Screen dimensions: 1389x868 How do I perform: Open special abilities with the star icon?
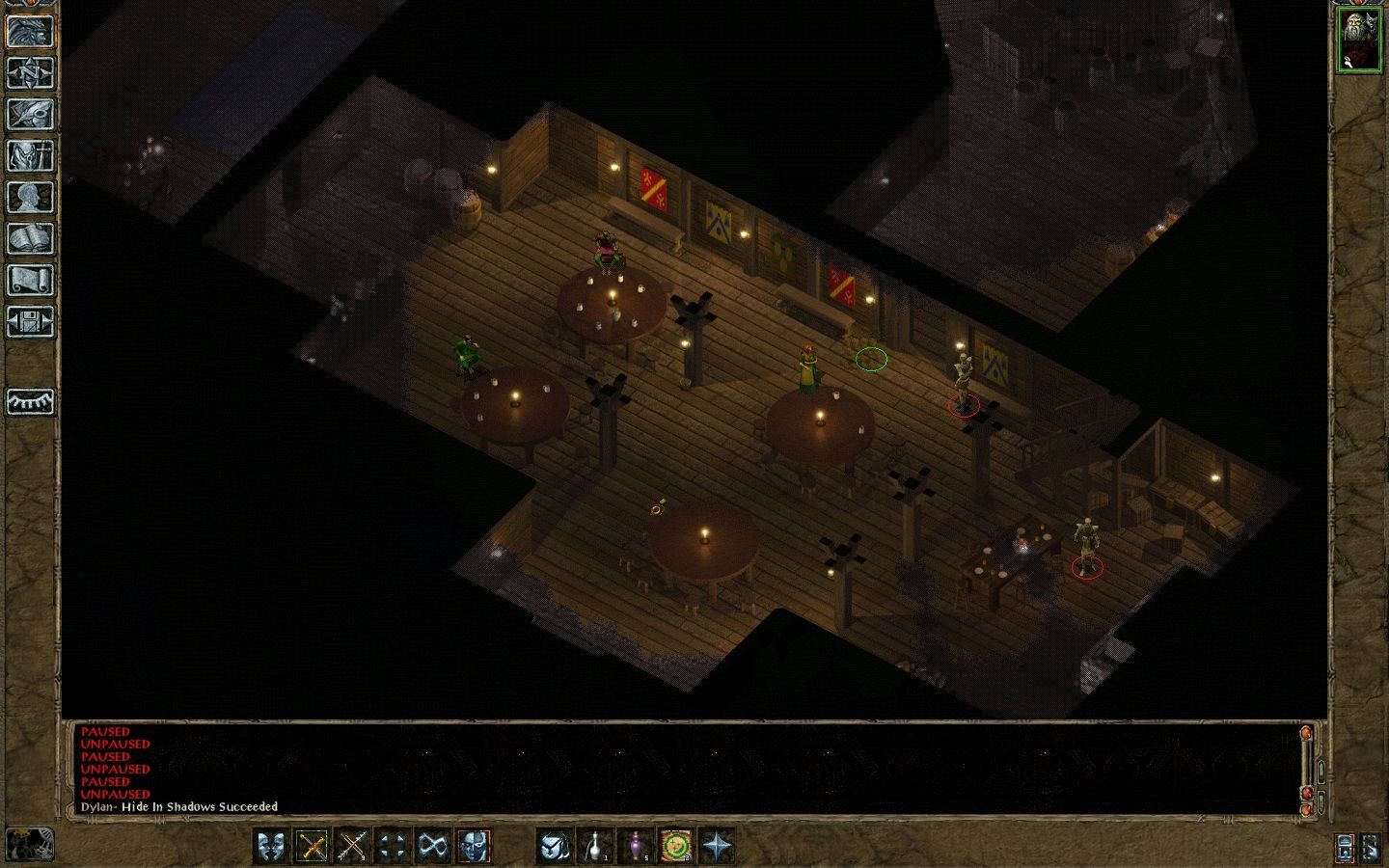click(717, 847)
